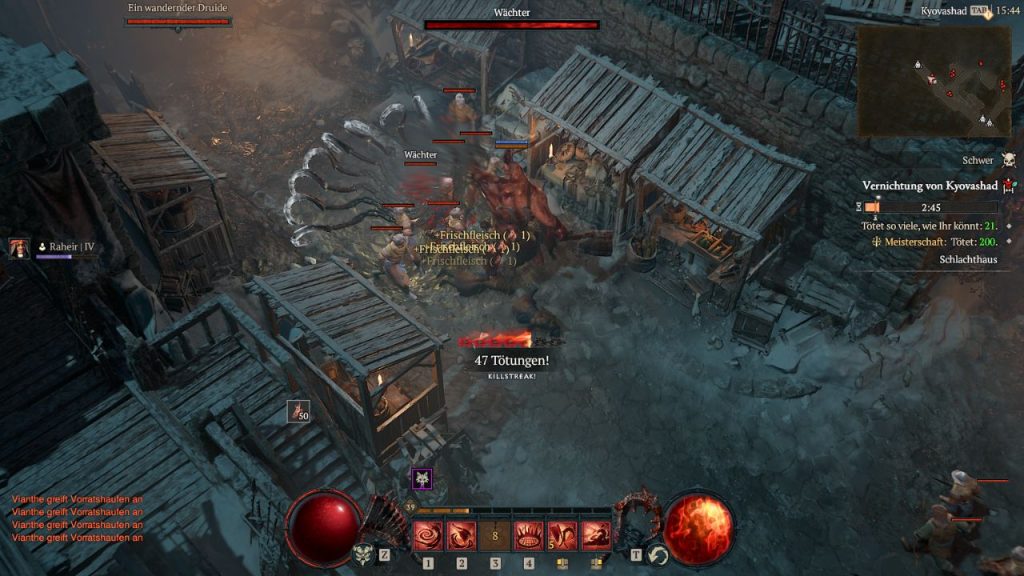The width and height of the screenshot is (1024, 576).
Task: Click the circular arrow icon near the resource orb
Action: click(x=657, y=555)
